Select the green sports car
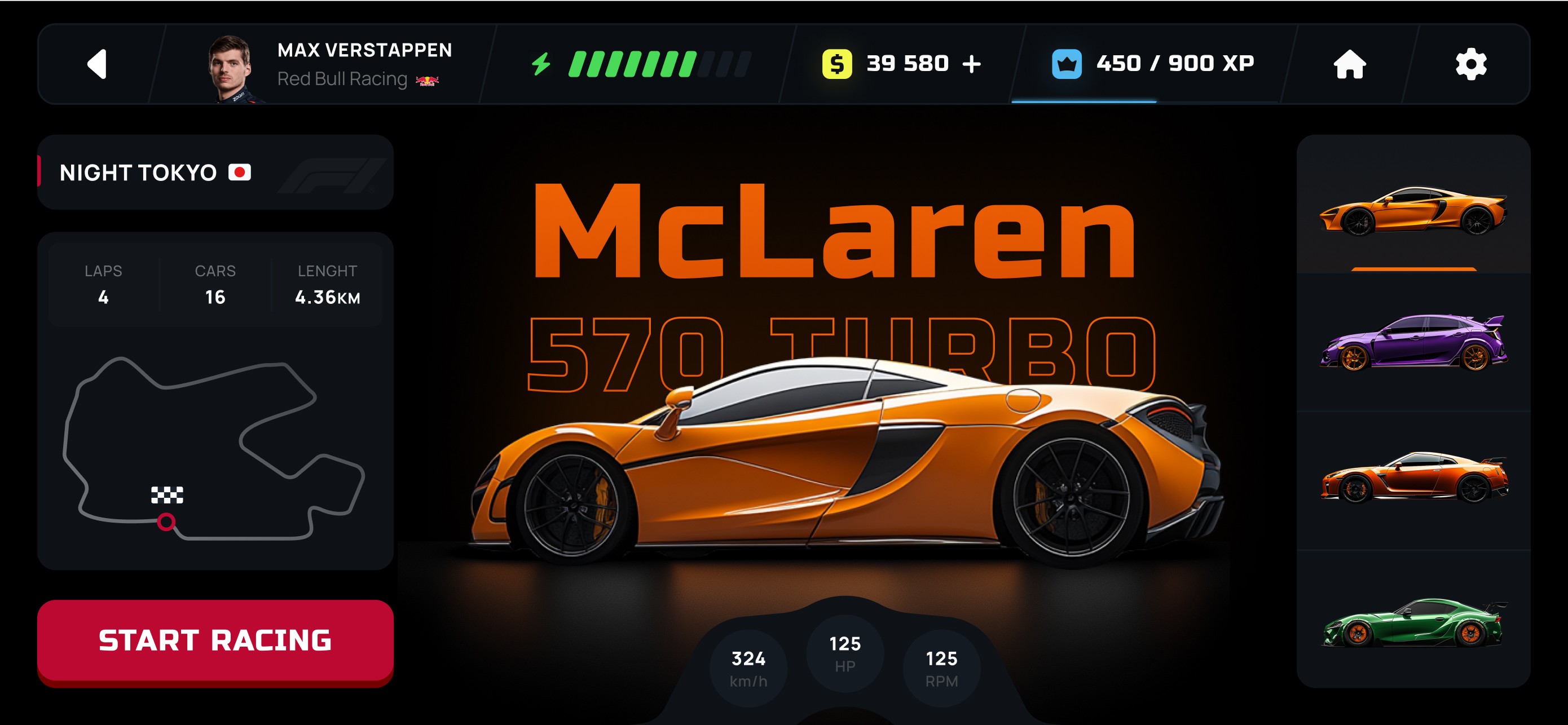 pos(1413,622)
